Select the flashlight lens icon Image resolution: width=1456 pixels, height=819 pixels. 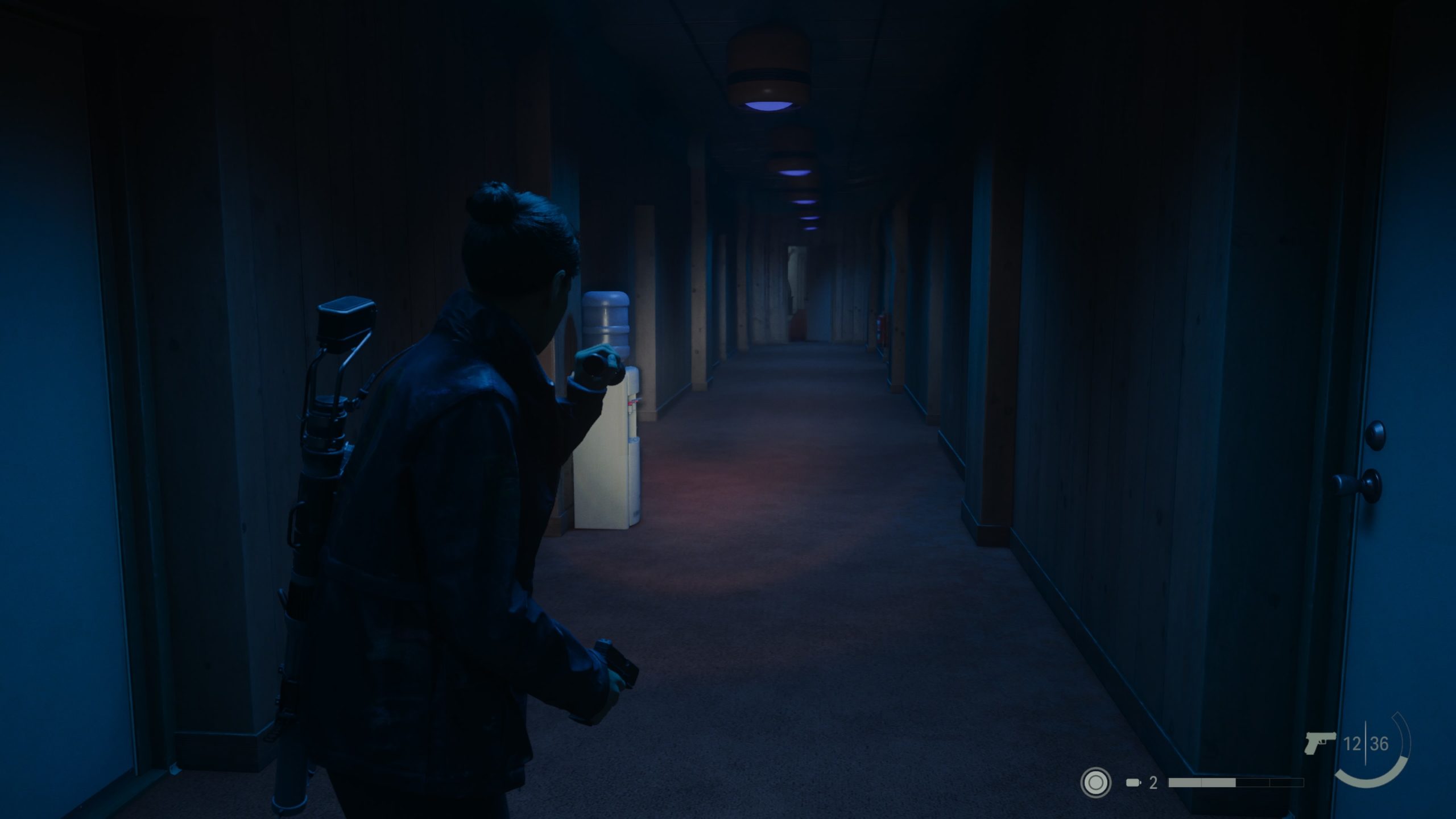[x=1095, y=783]
